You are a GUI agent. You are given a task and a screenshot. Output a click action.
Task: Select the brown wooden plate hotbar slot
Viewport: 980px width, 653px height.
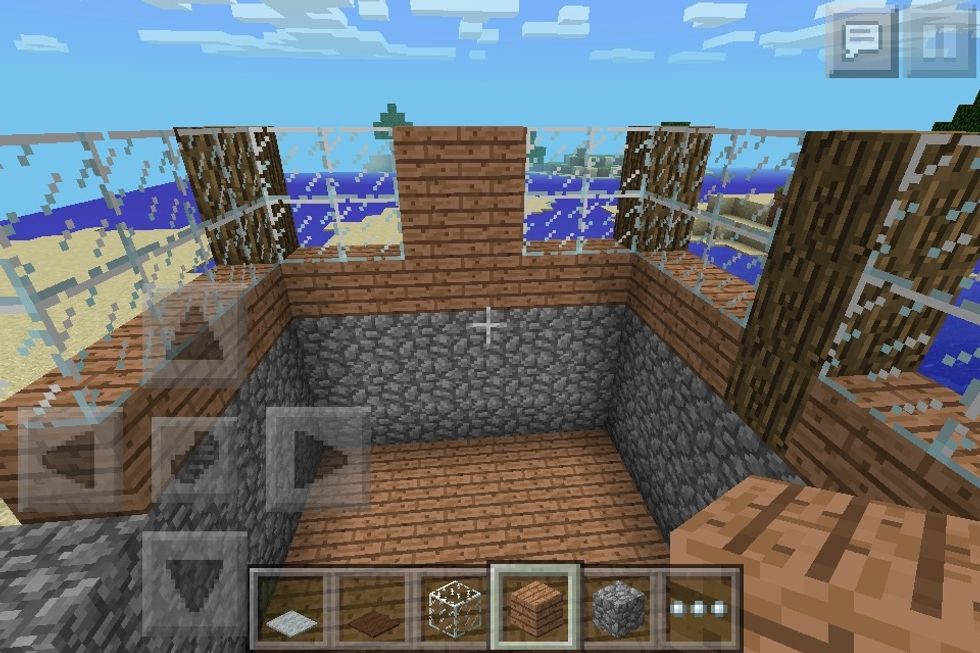(372, 609)
